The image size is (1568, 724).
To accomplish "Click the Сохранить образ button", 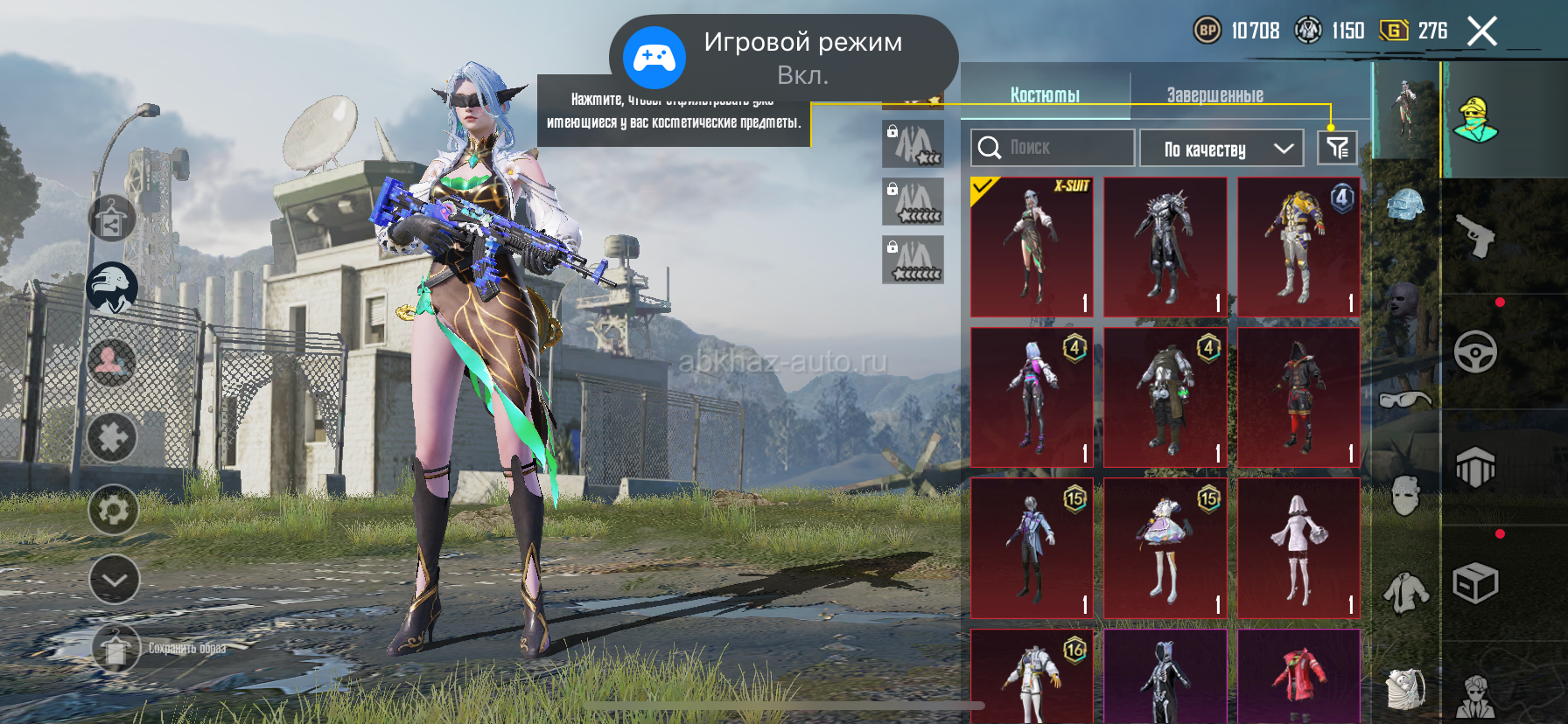I will (116, 649).
